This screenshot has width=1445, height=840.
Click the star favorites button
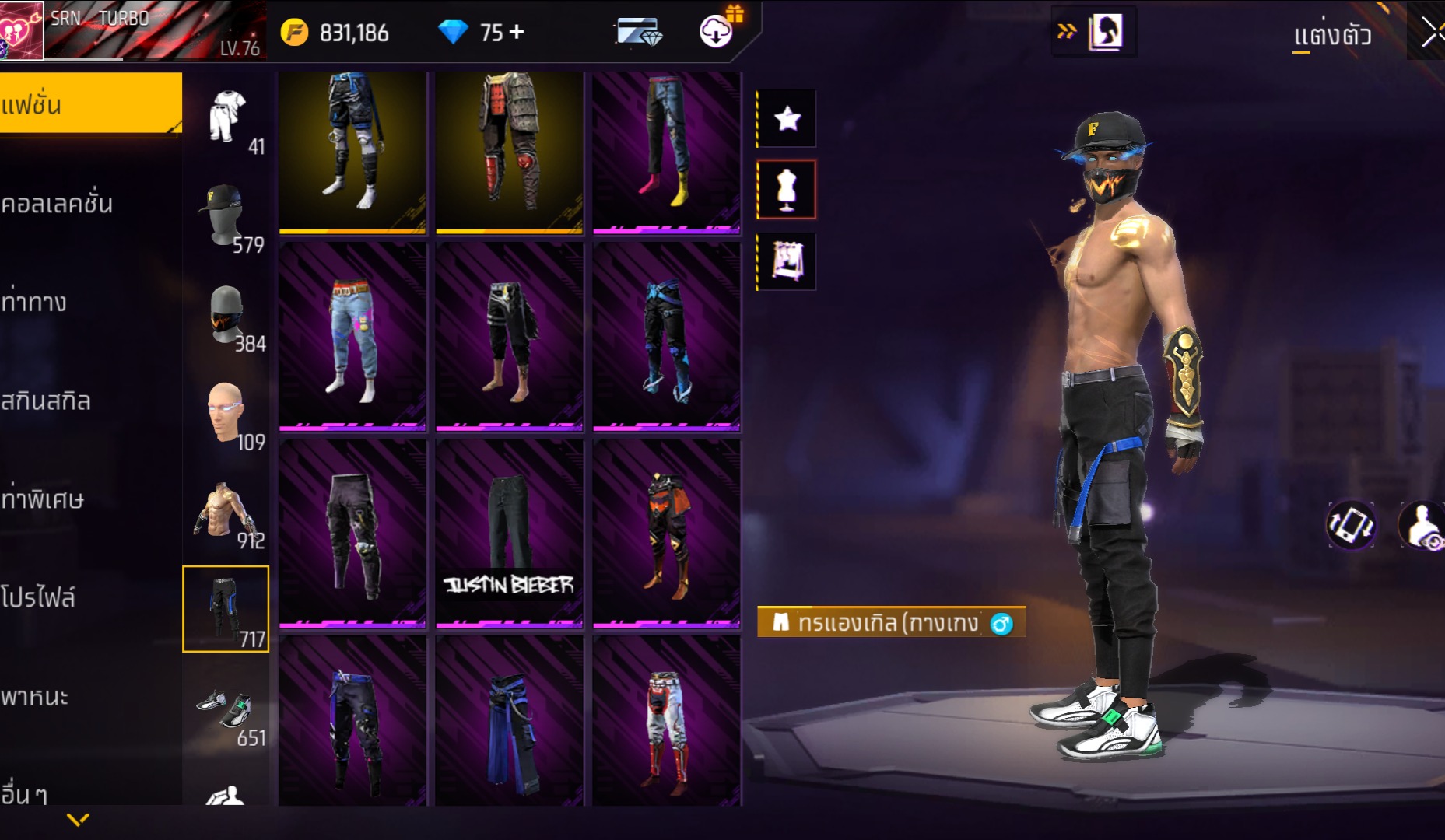787,118
